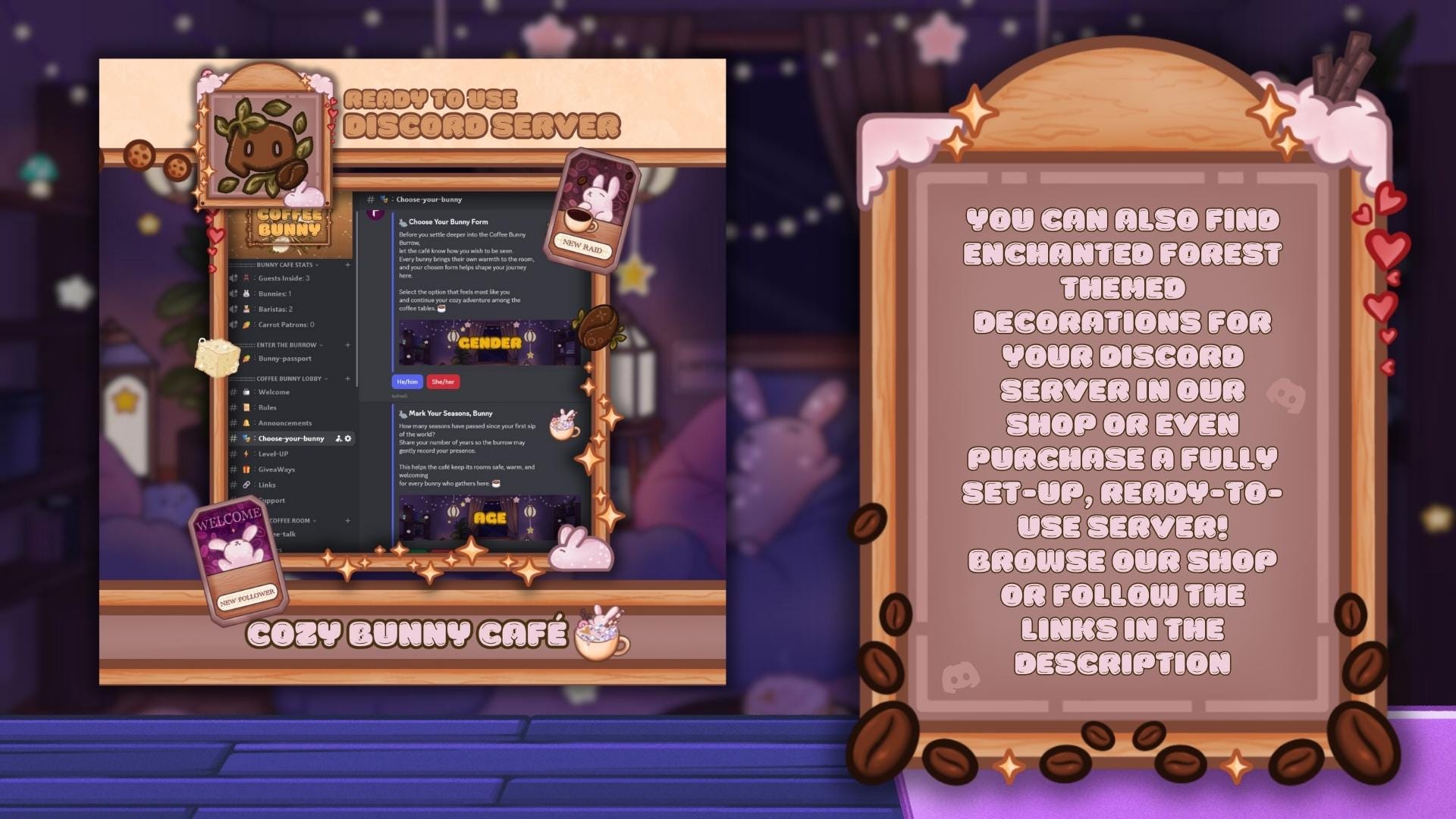
Task: Select the Support channel
Action: (273, 500)
